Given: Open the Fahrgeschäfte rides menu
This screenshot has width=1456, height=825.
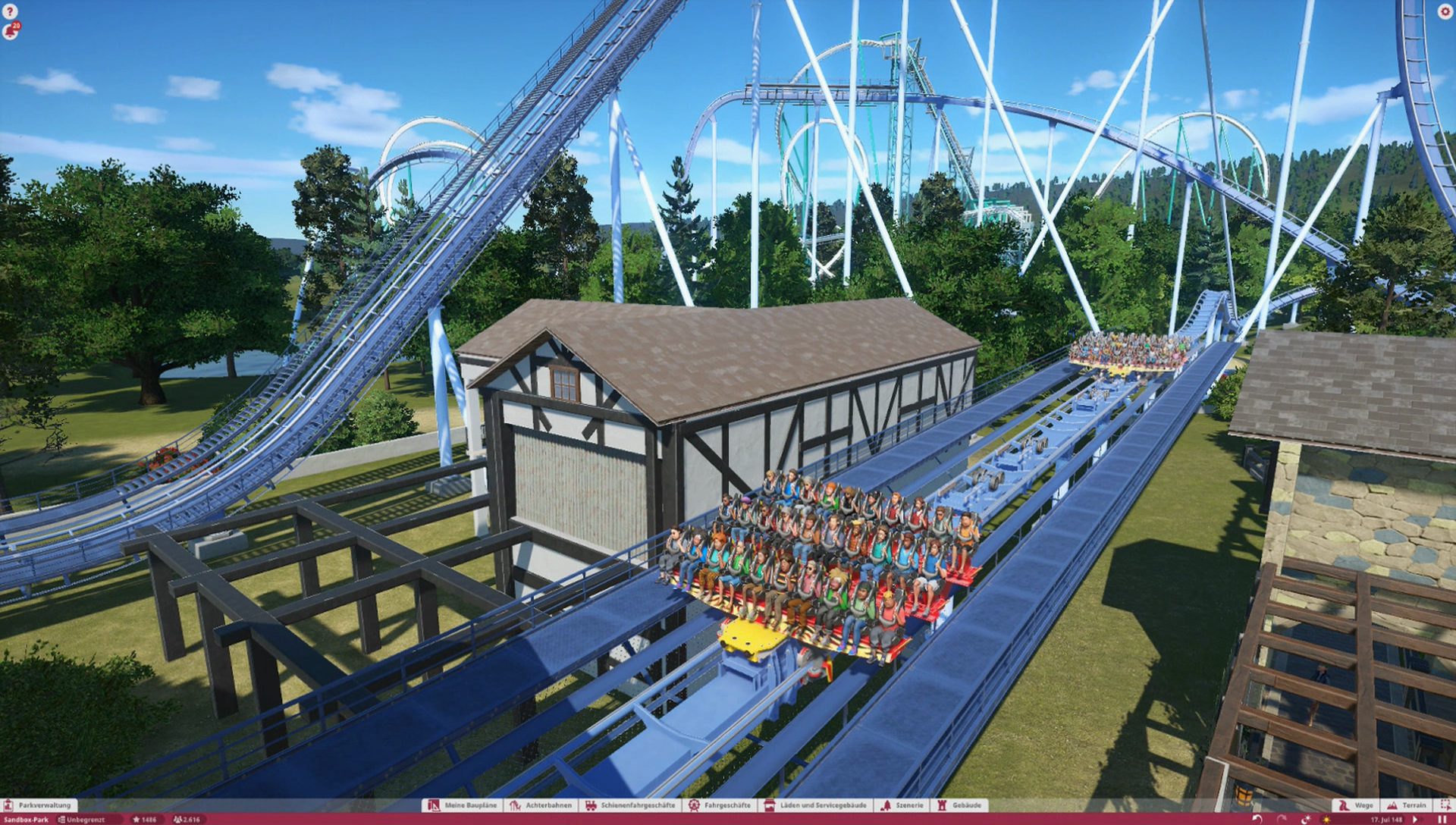Looking at the screenshot, I should click(x=720, y=805).
